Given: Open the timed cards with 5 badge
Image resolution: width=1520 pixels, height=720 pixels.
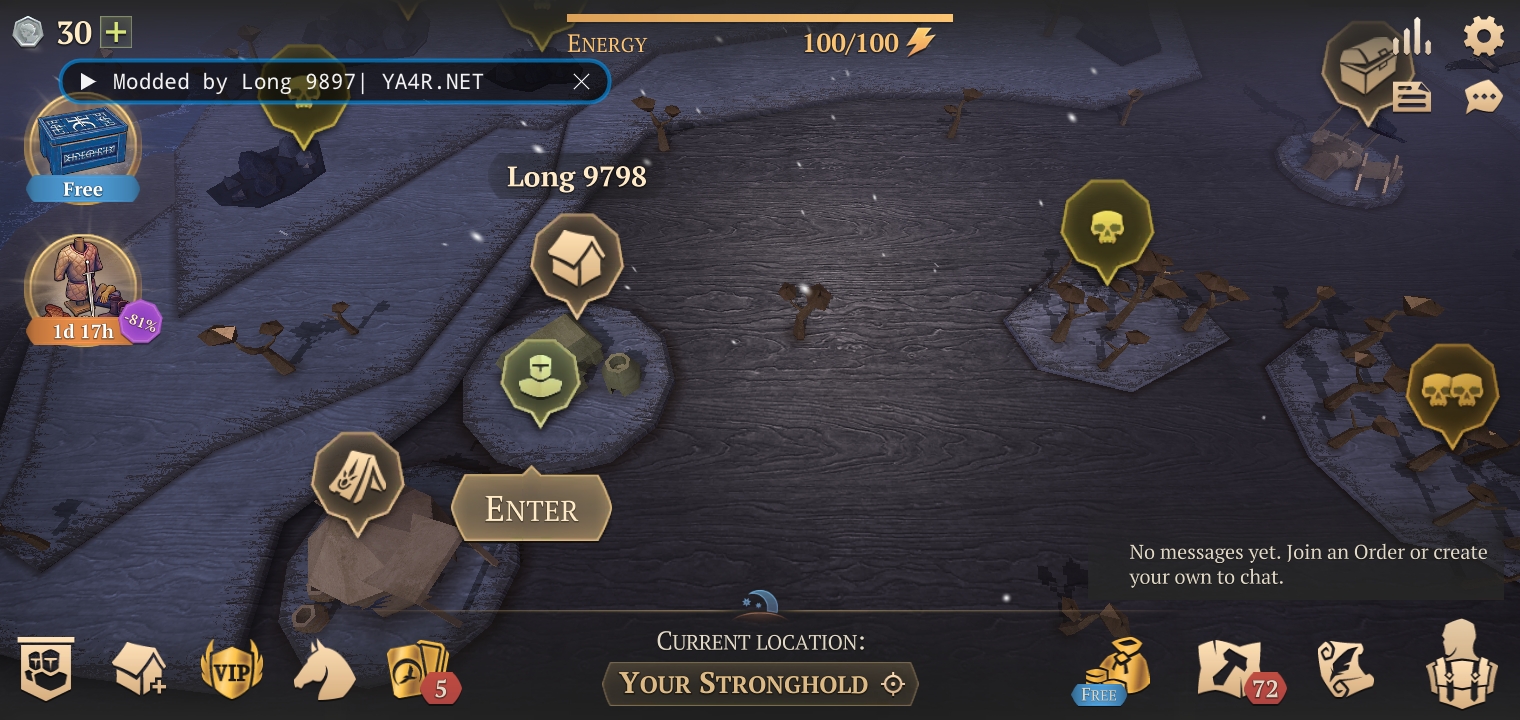Looking at the screenshot, I should (418, 670).
